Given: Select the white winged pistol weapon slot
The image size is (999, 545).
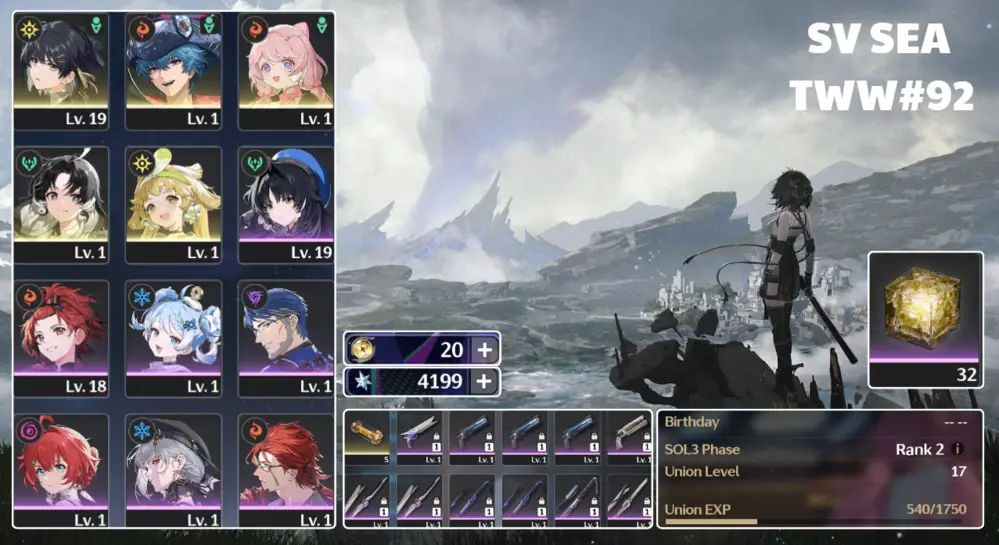Looking at the screenshot, I should click(421, 436).
